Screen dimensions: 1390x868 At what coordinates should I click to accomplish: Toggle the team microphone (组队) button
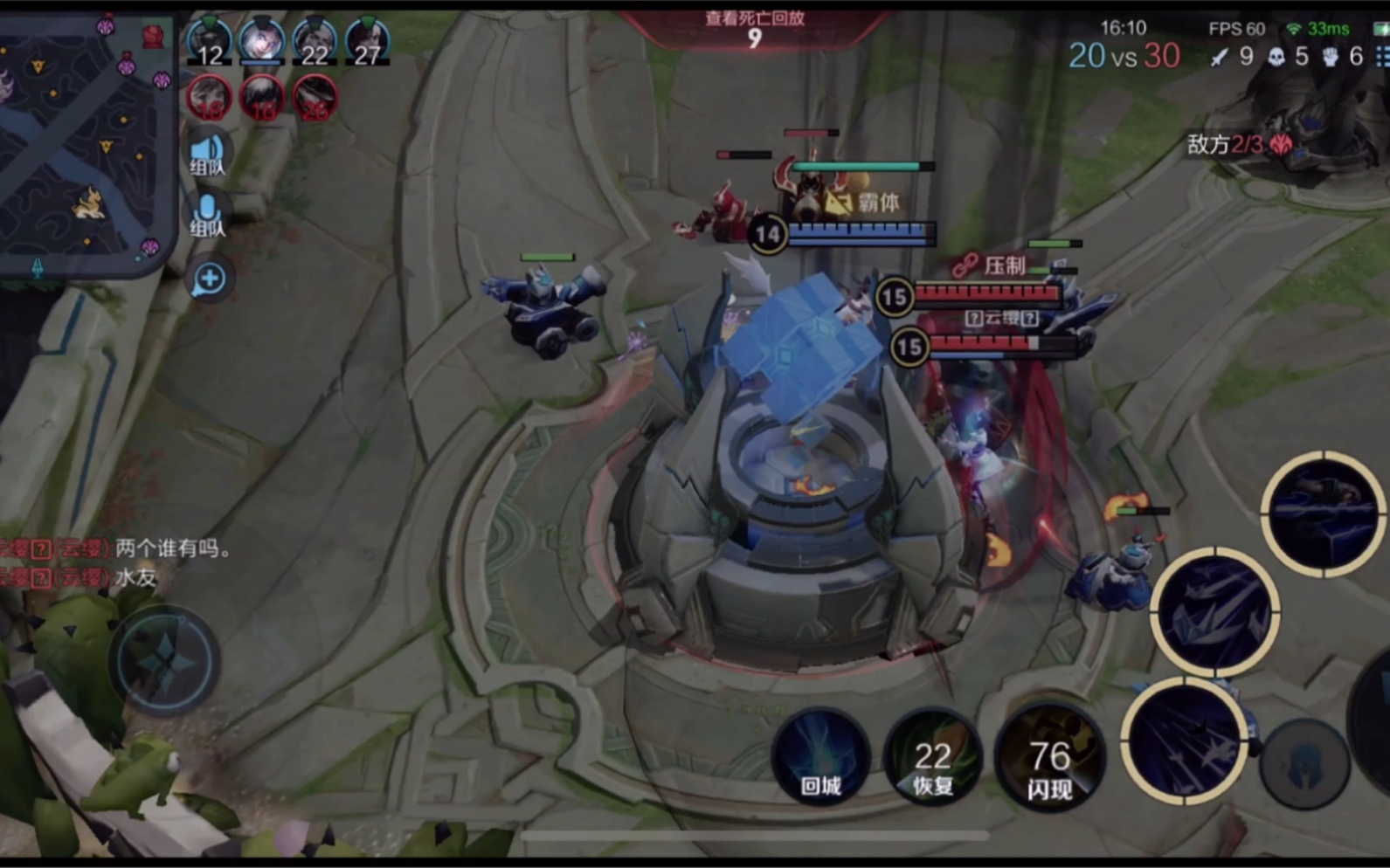[x=208, y=215]
